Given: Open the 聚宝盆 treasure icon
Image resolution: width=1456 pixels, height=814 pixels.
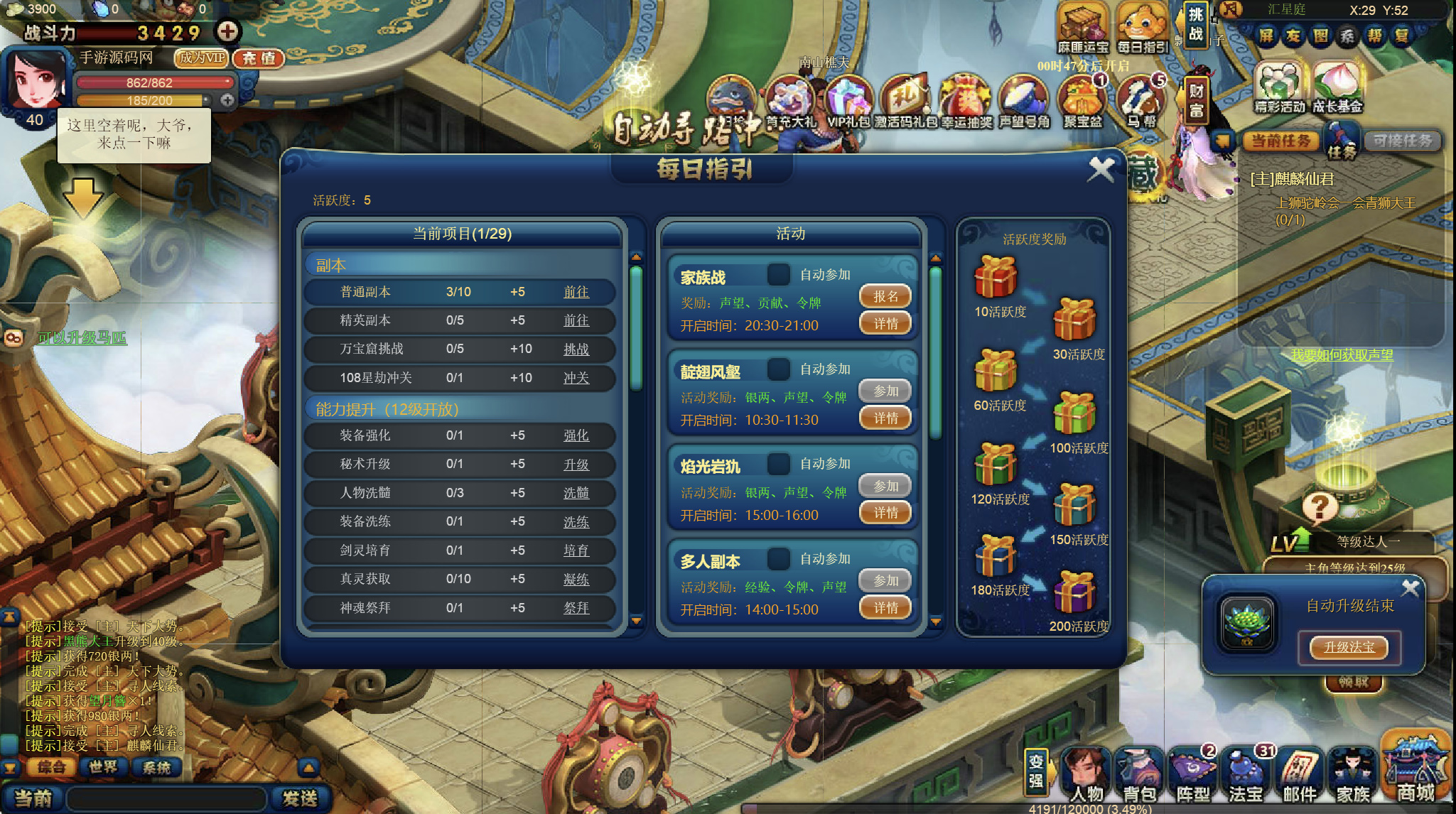Looking at the screenshot, I should (1082, 103).
